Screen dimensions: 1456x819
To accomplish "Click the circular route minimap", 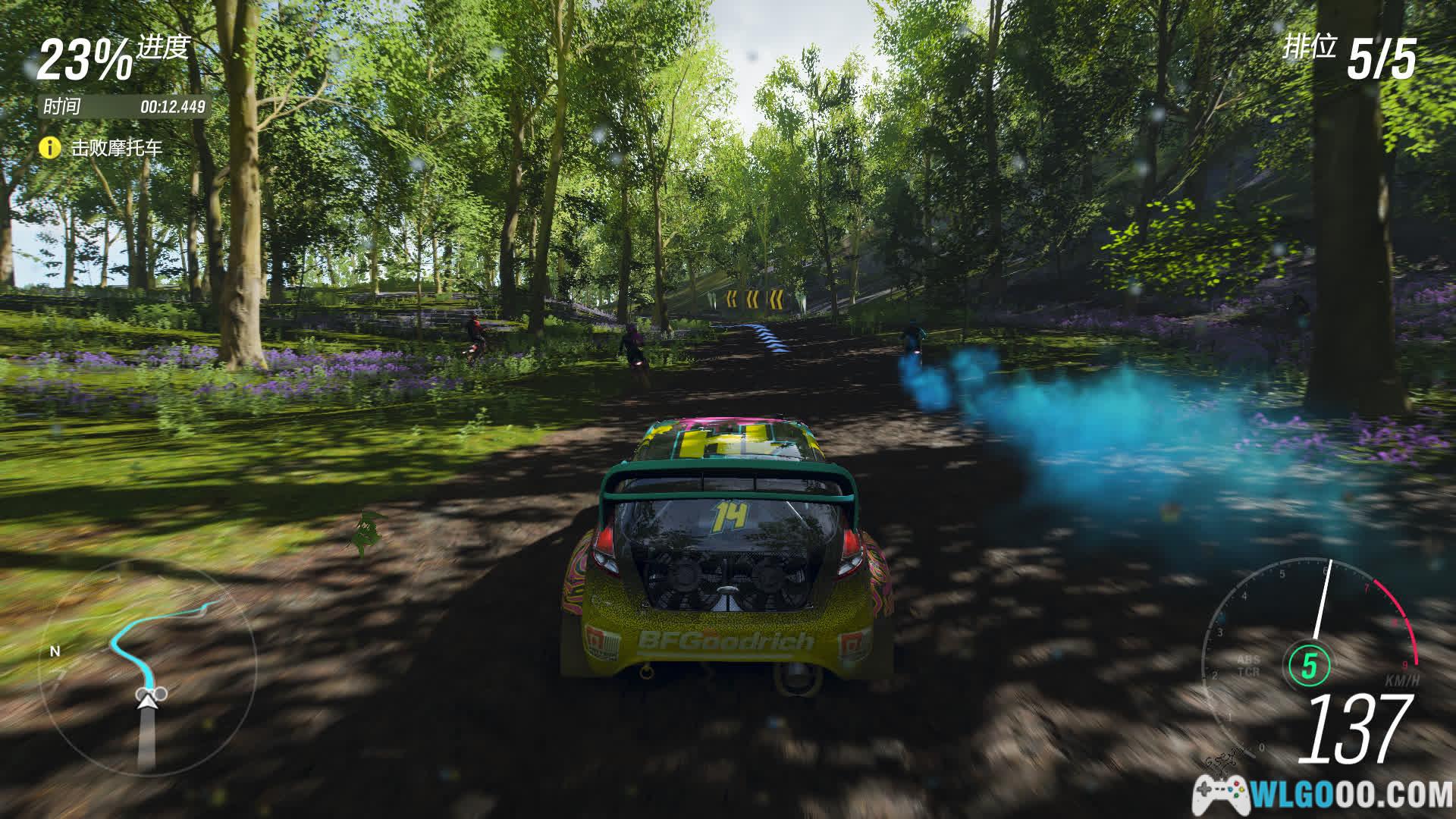I will tap(148, 667).
